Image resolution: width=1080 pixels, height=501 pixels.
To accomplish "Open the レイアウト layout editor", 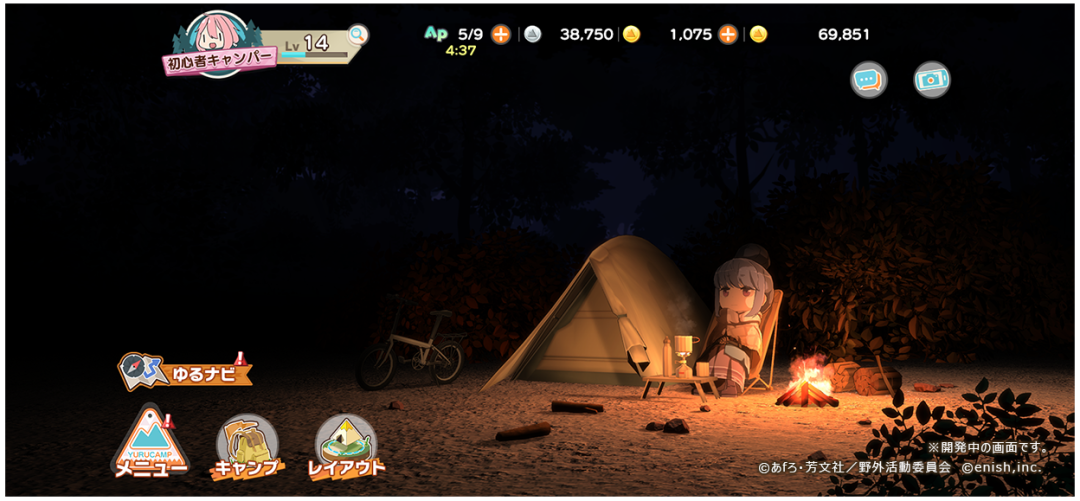I will coord(345,445).
